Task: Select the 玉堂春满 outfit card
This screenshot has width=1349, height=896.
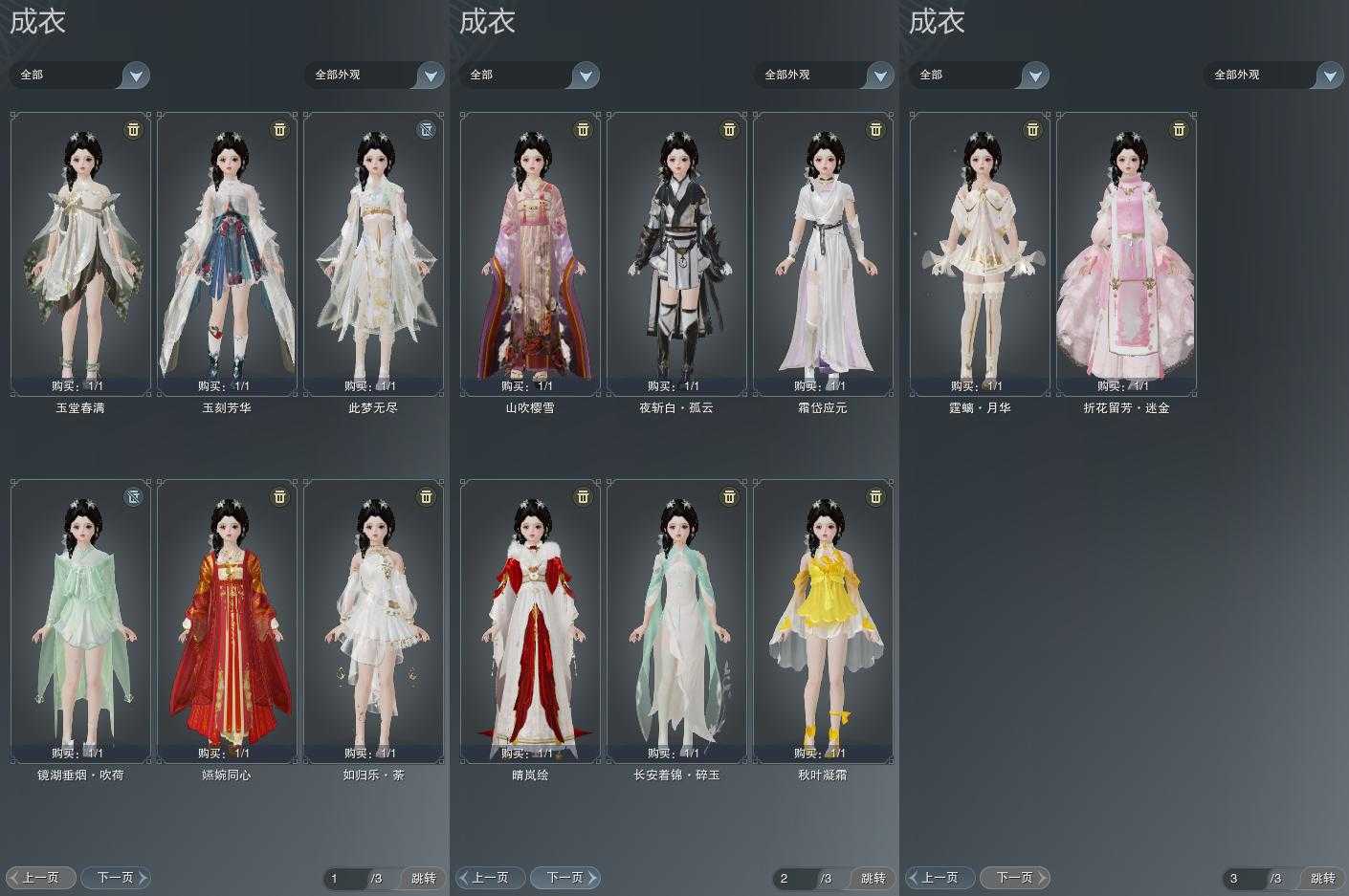Action: [x=80, y=253]
